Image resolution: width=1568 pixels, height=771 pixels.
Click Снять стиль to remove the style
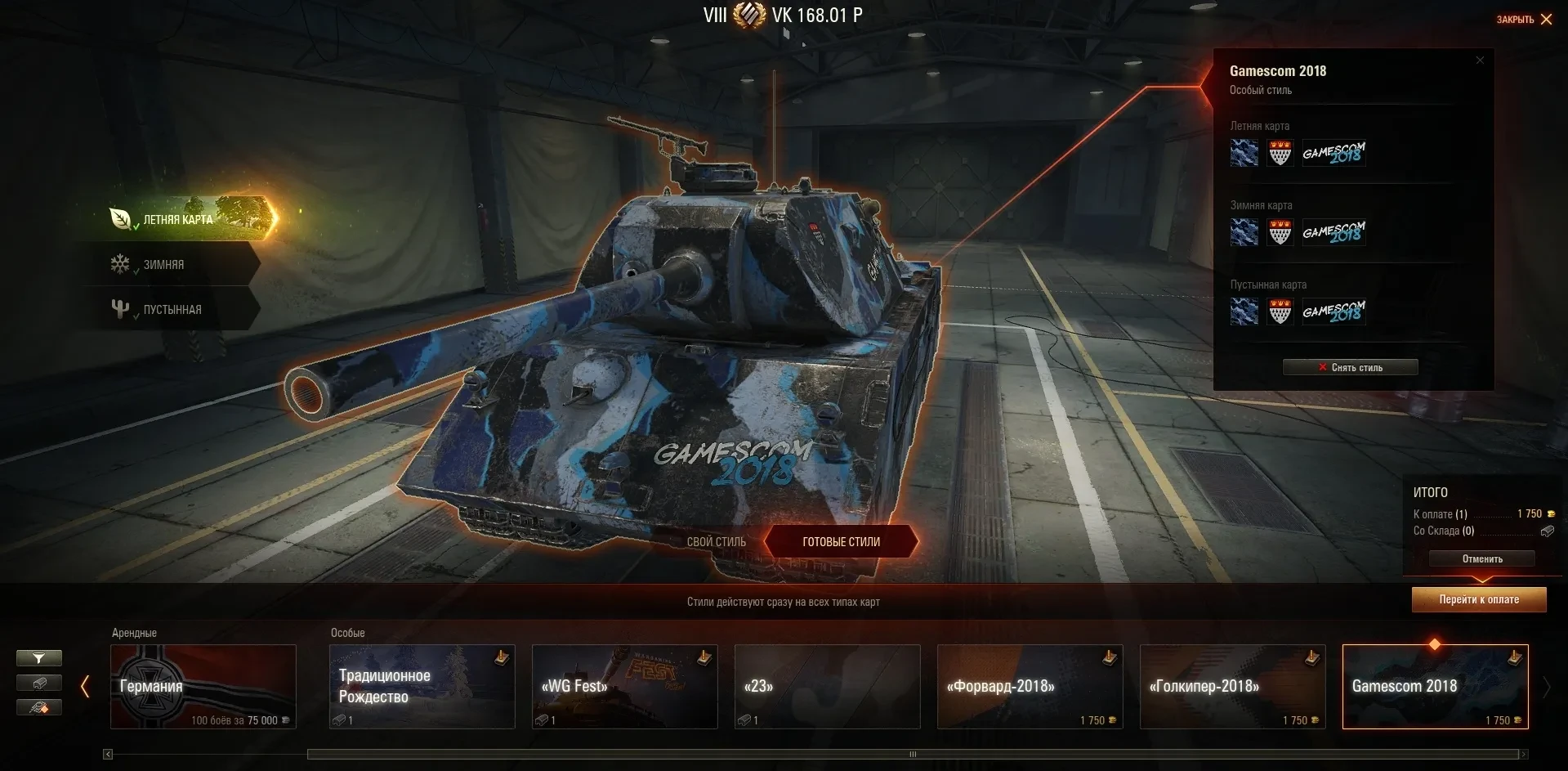click(x=1350, y=367)
